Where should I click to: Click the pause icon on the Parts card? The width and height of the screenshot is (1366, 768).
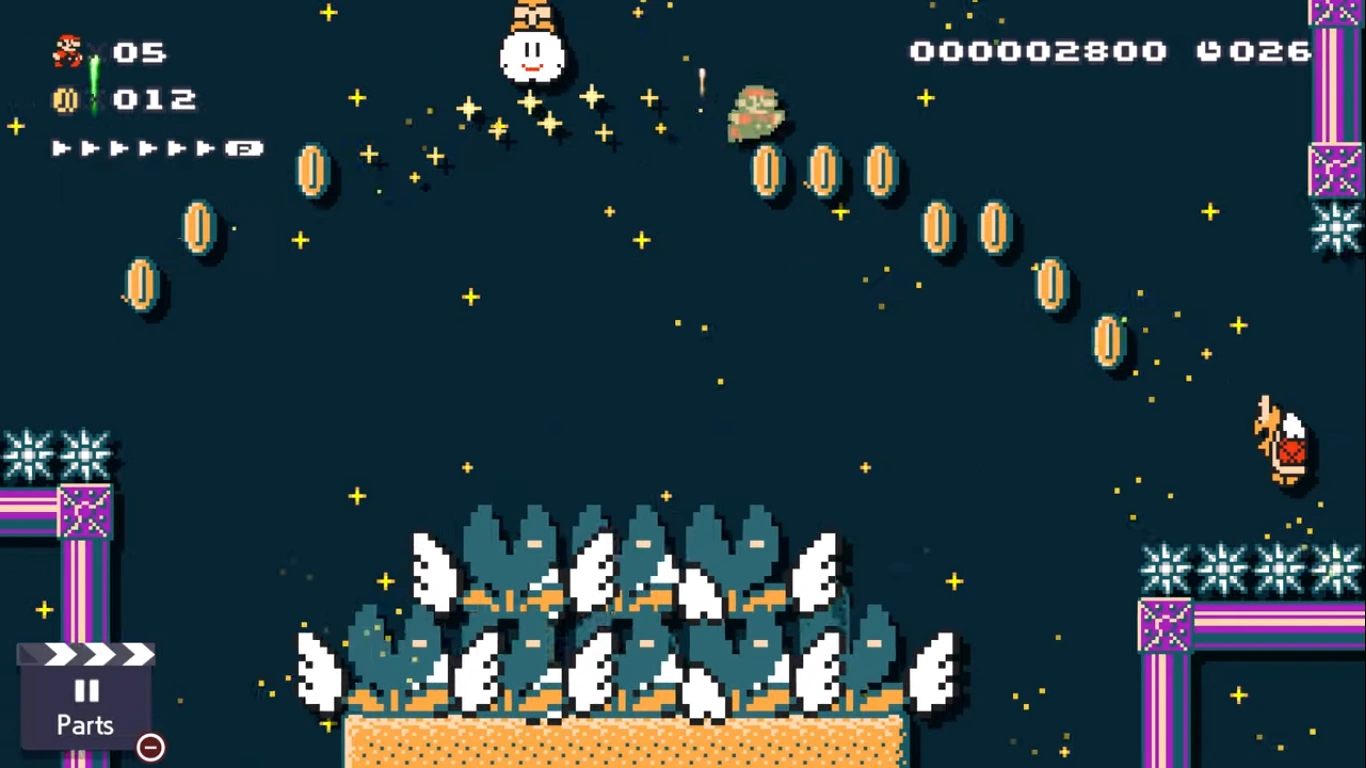point(88,689)
